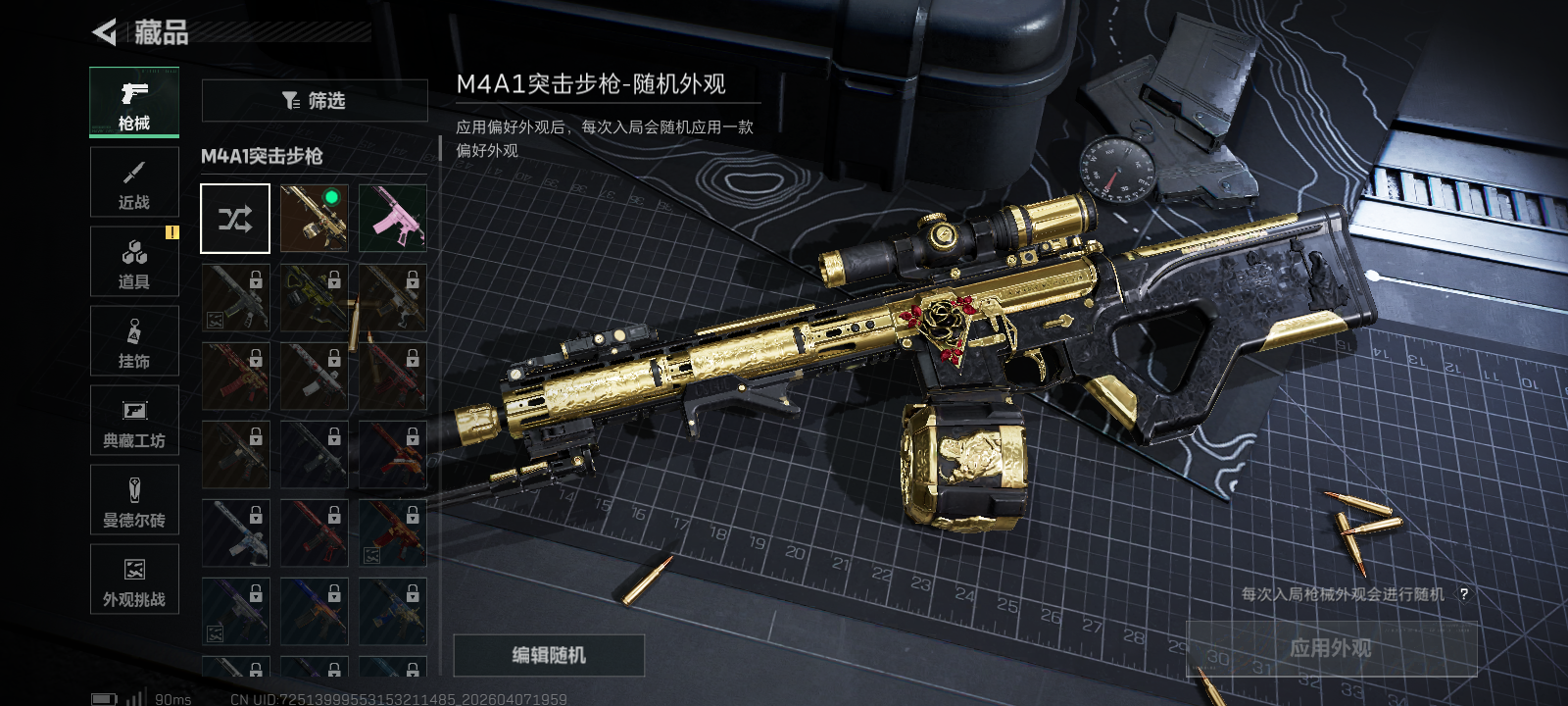Screen dimensions: 1568x706
Task: Open the question mark help tooltip
Action: coord(1464,594)
